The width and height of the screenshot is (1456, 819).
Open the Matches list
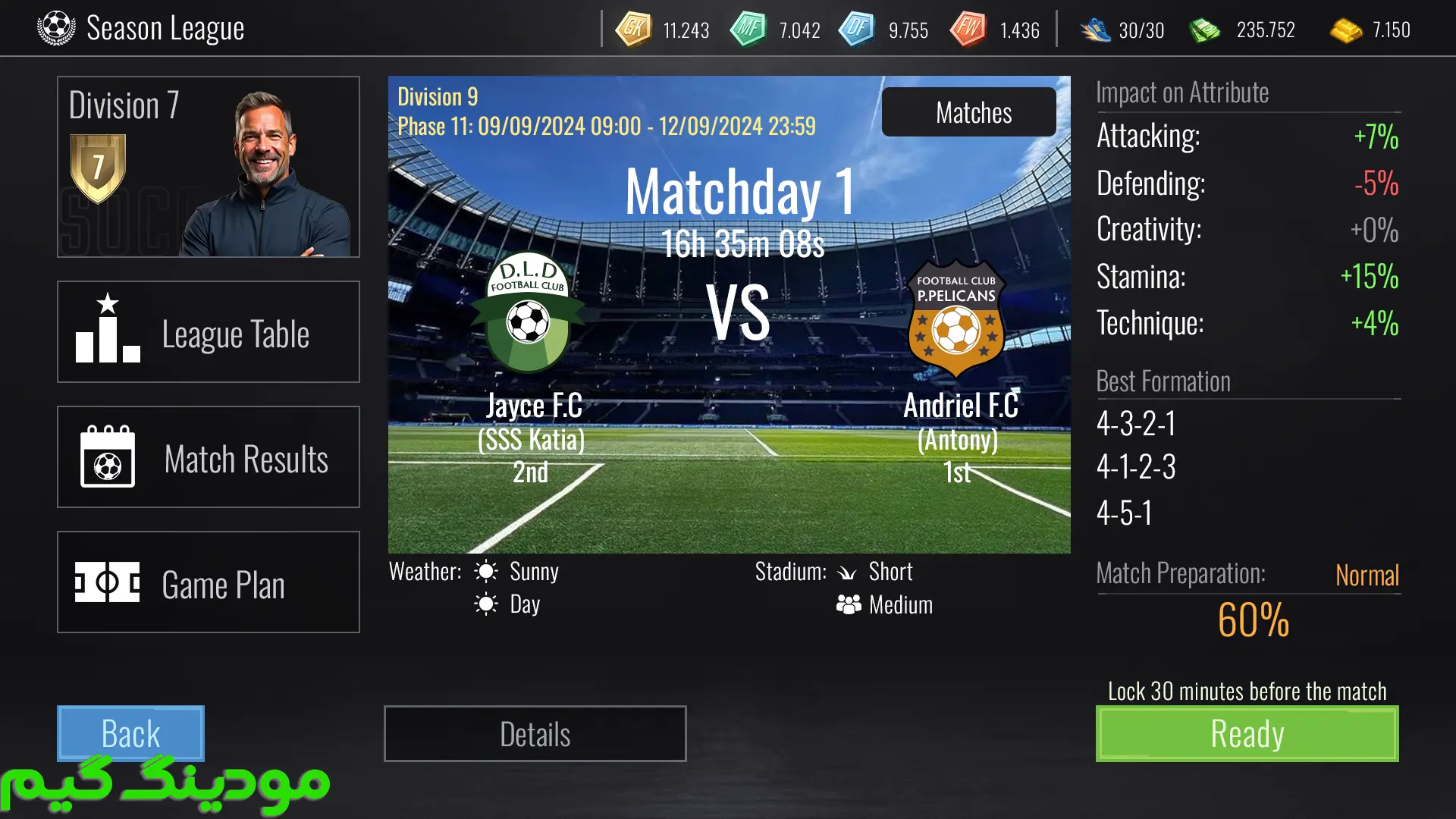point(968,112)
